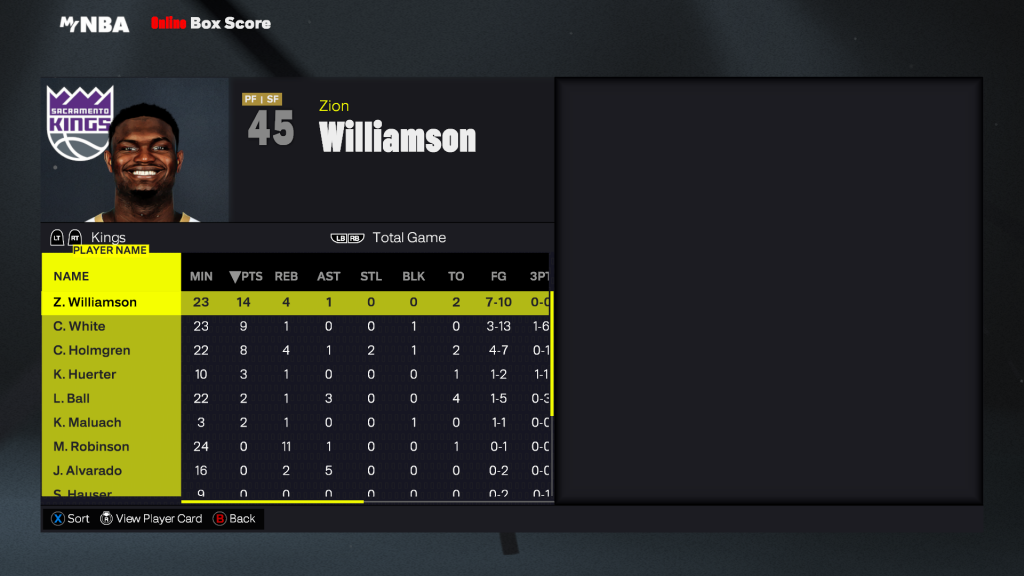
Task: Click the FG column header
Action: pos(498,276)
